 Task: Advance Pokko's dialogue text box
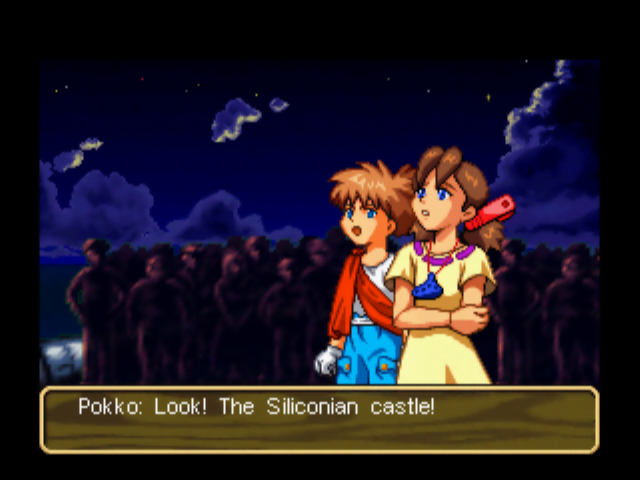(x=319, y=419)
